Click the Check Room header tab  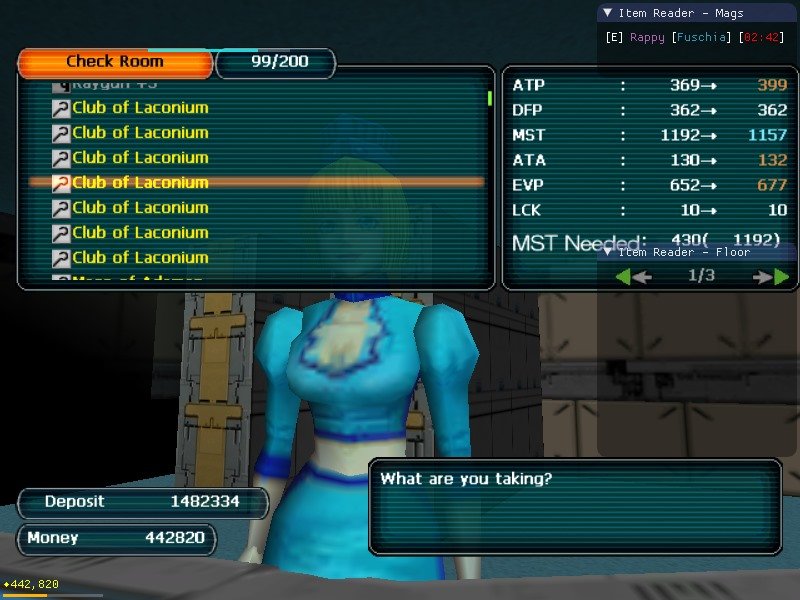(115, 62)
